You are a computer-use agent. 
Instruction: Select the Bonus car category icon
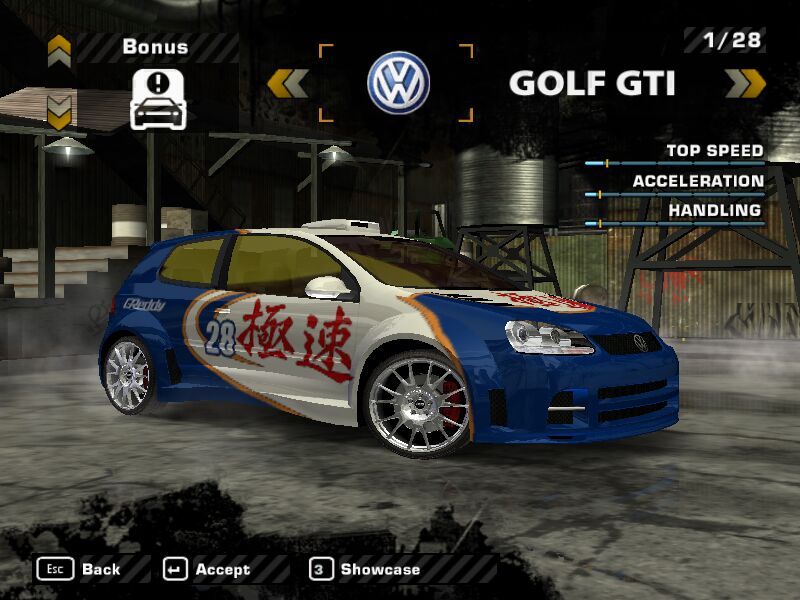158,99
